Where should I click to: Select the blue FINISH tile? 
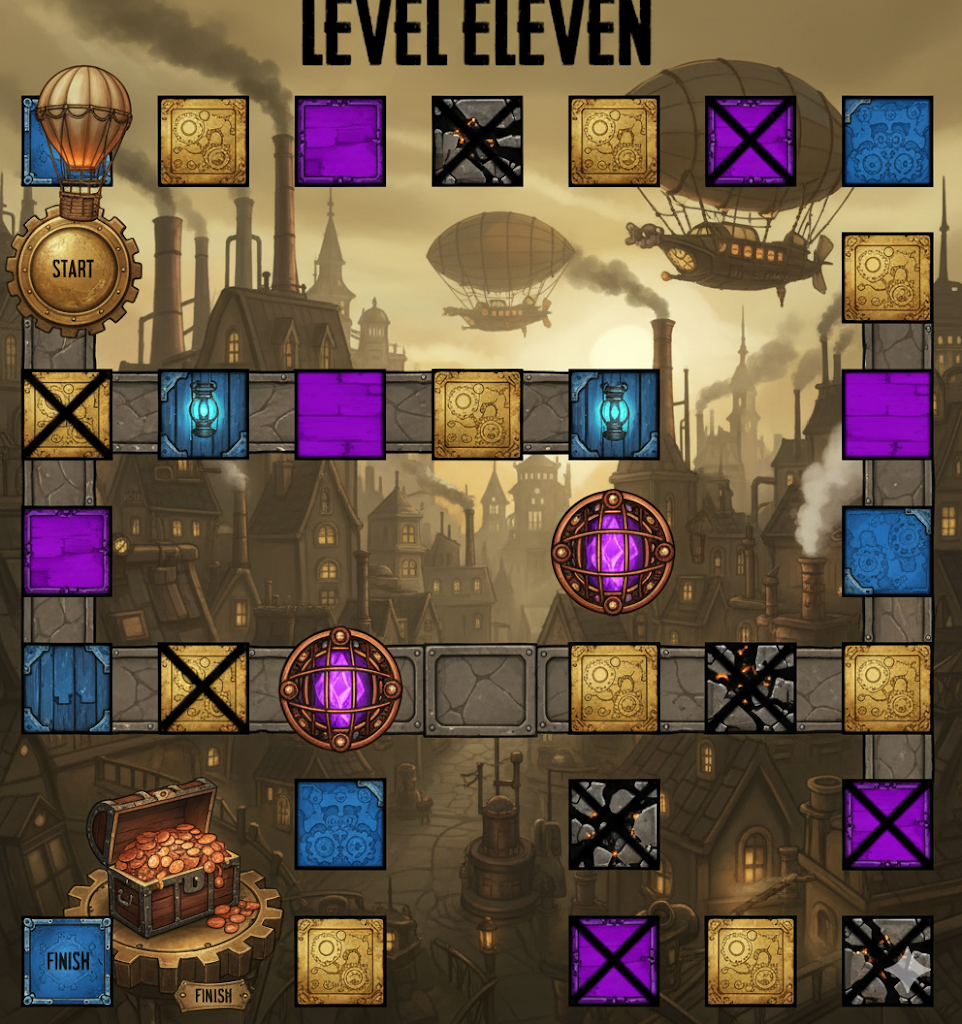[x=67, y=961]
